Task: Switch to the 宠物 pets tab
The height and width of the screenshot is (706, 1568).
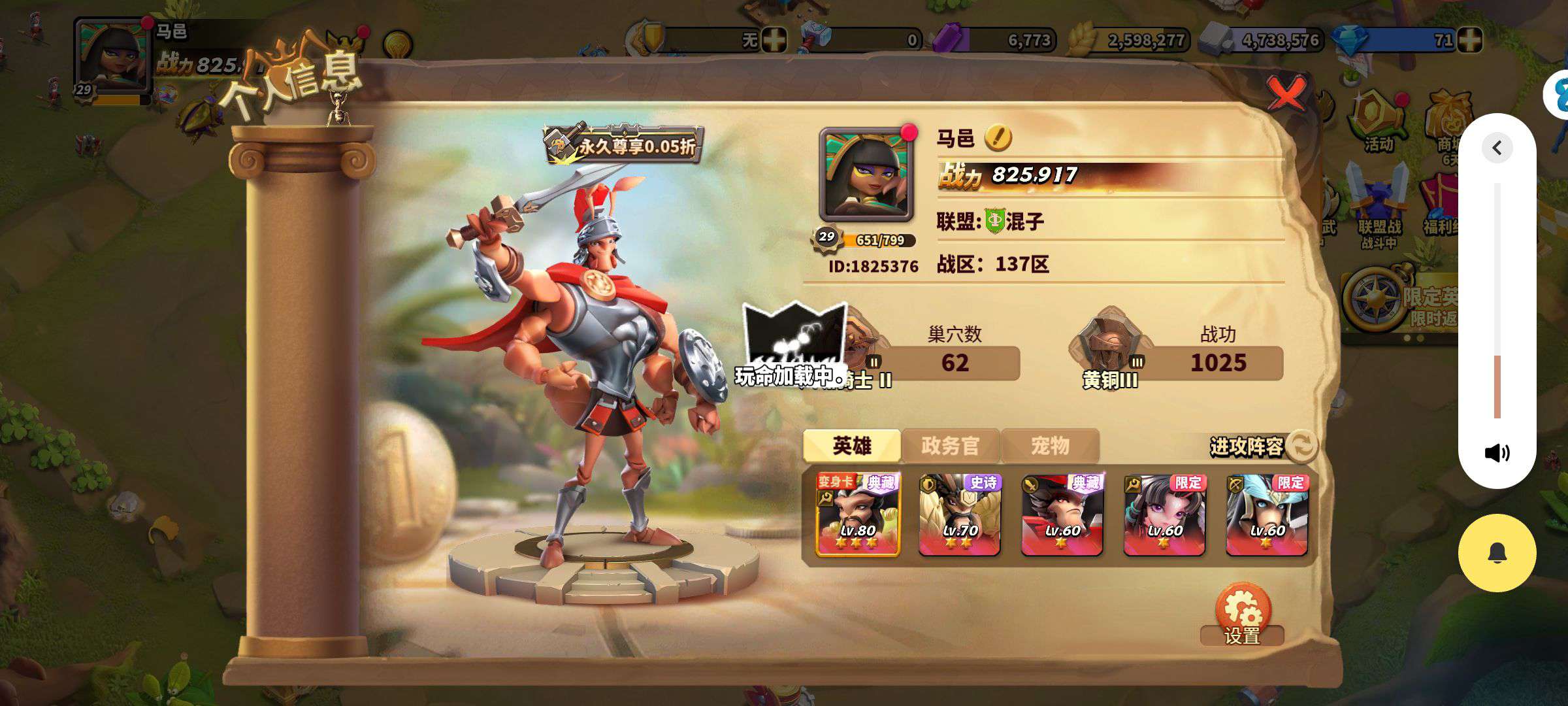Action: pyautogui.click(x=1050, y=446)
